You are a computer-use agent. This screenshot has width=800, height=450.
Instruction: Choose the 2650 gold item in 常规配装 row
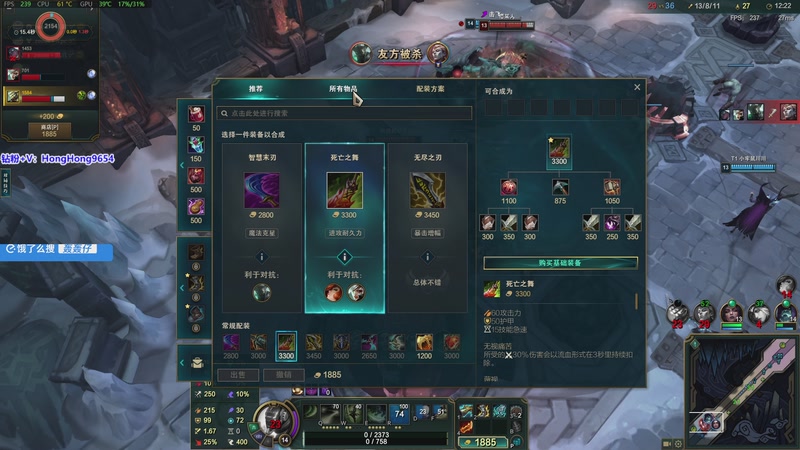tap(369, 345)
